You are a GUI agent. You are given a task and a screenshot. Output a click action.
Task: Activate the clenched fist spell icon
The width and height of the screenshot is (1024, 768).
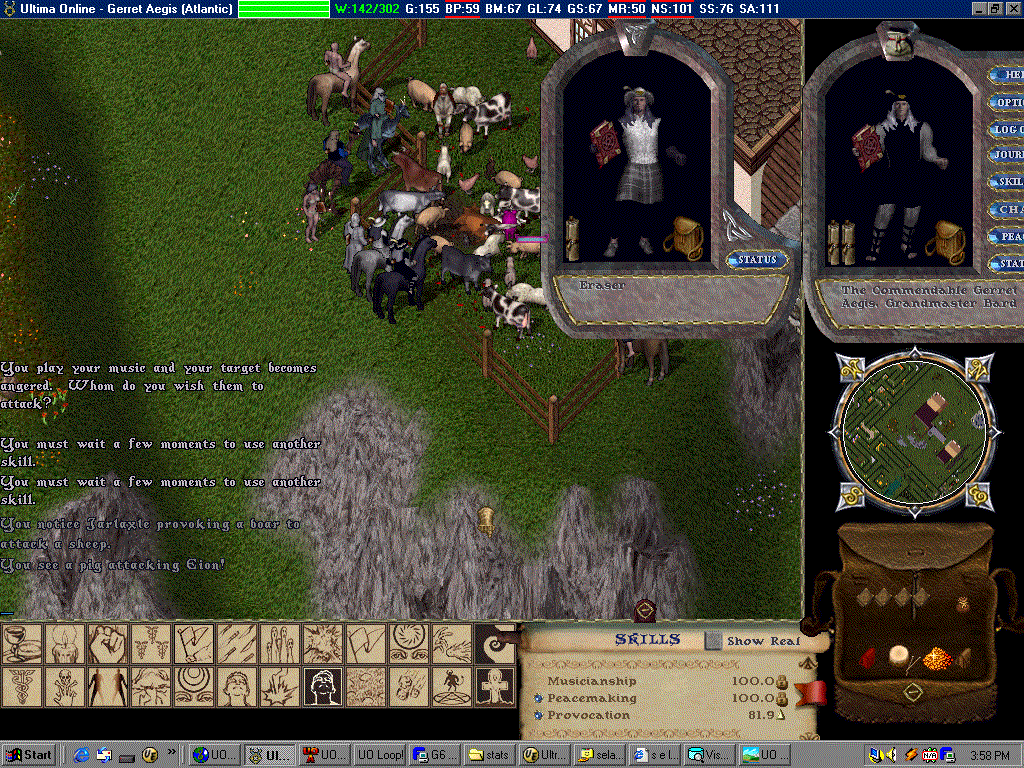pyautogui.click(x=107, y=644)
